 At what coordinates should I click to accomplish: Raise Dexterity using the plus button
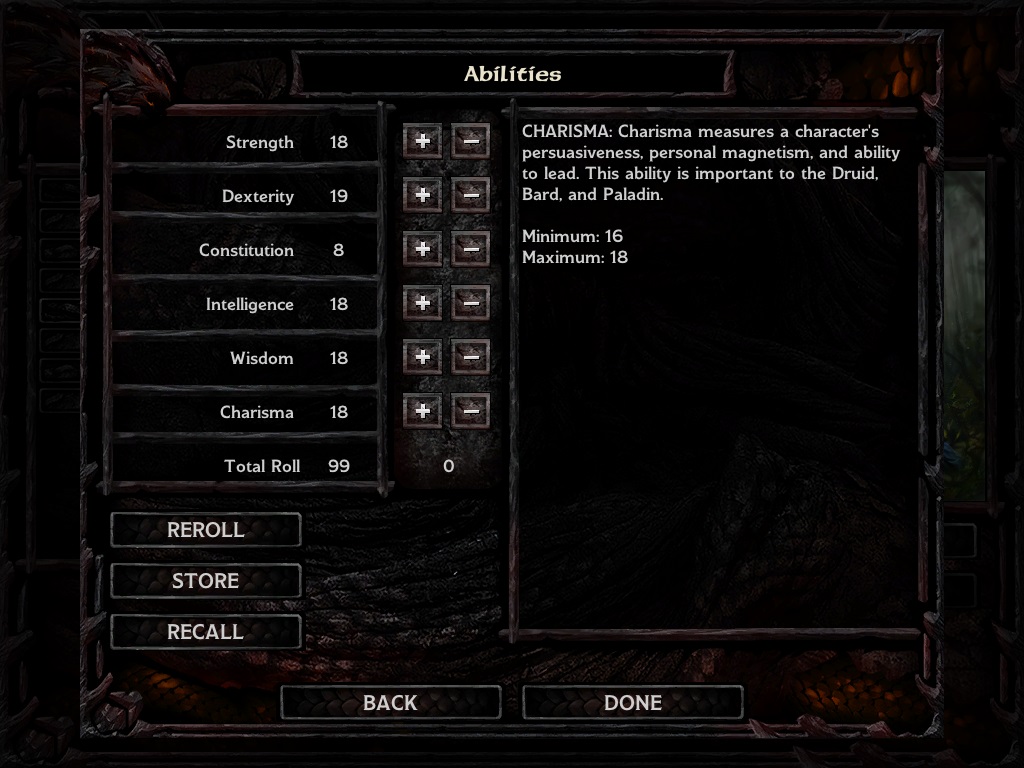tap(422, 196)
